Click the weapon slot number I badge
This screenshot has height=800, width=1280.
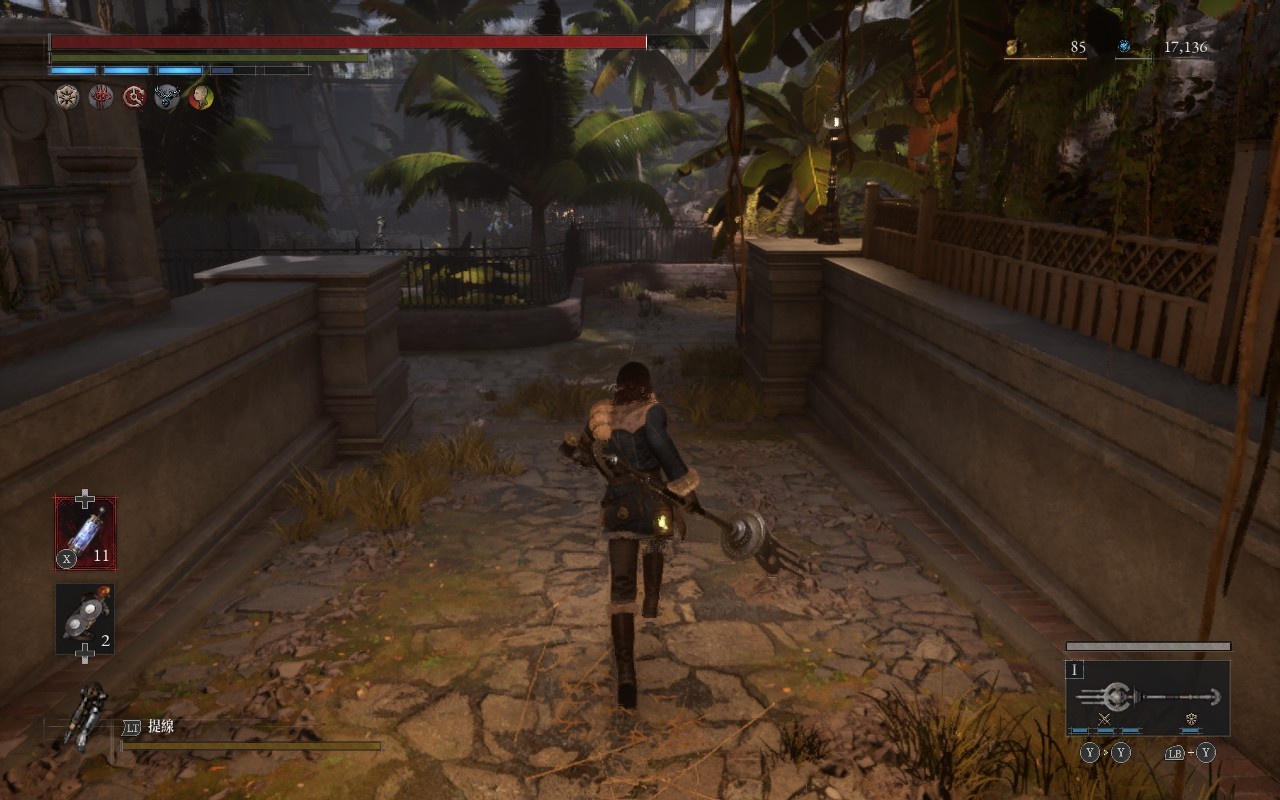[1076, 670]
